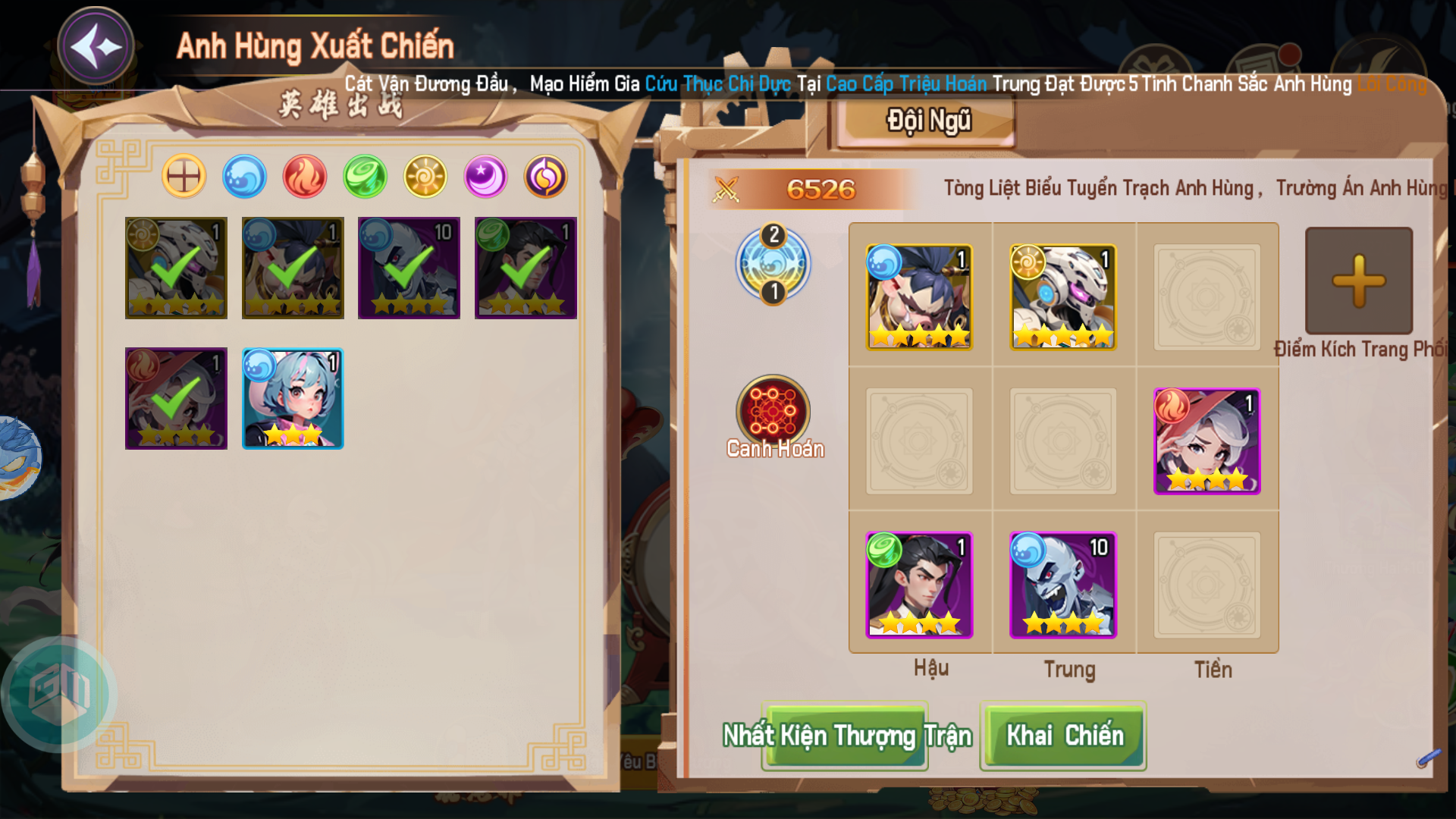The width and height of the screenshot is (1456, 819).
Task: Select the armored robot hero in formation
Action: (1062, 297)
